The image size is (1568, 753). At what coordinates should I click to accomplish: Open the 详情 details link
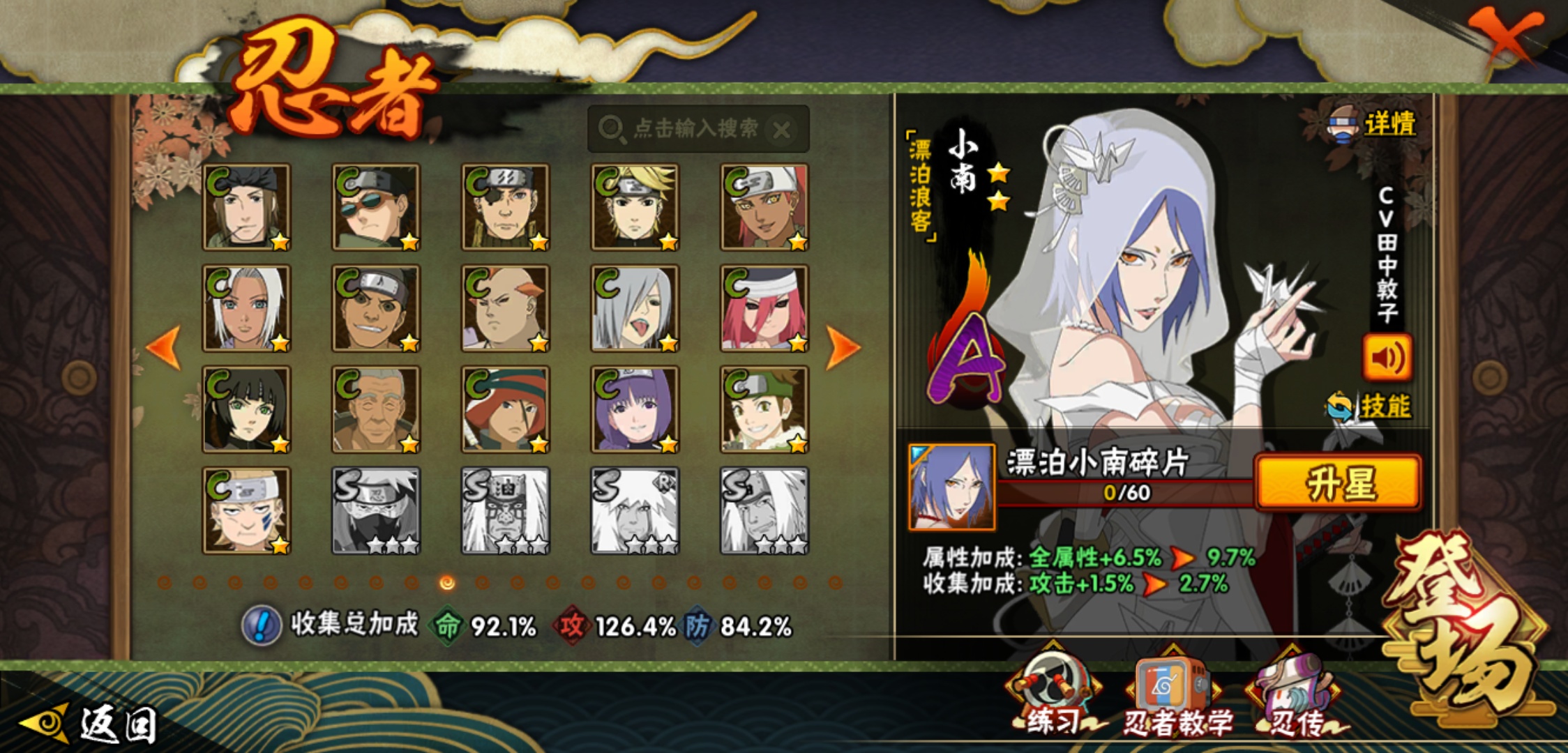tap(1388, 125)
